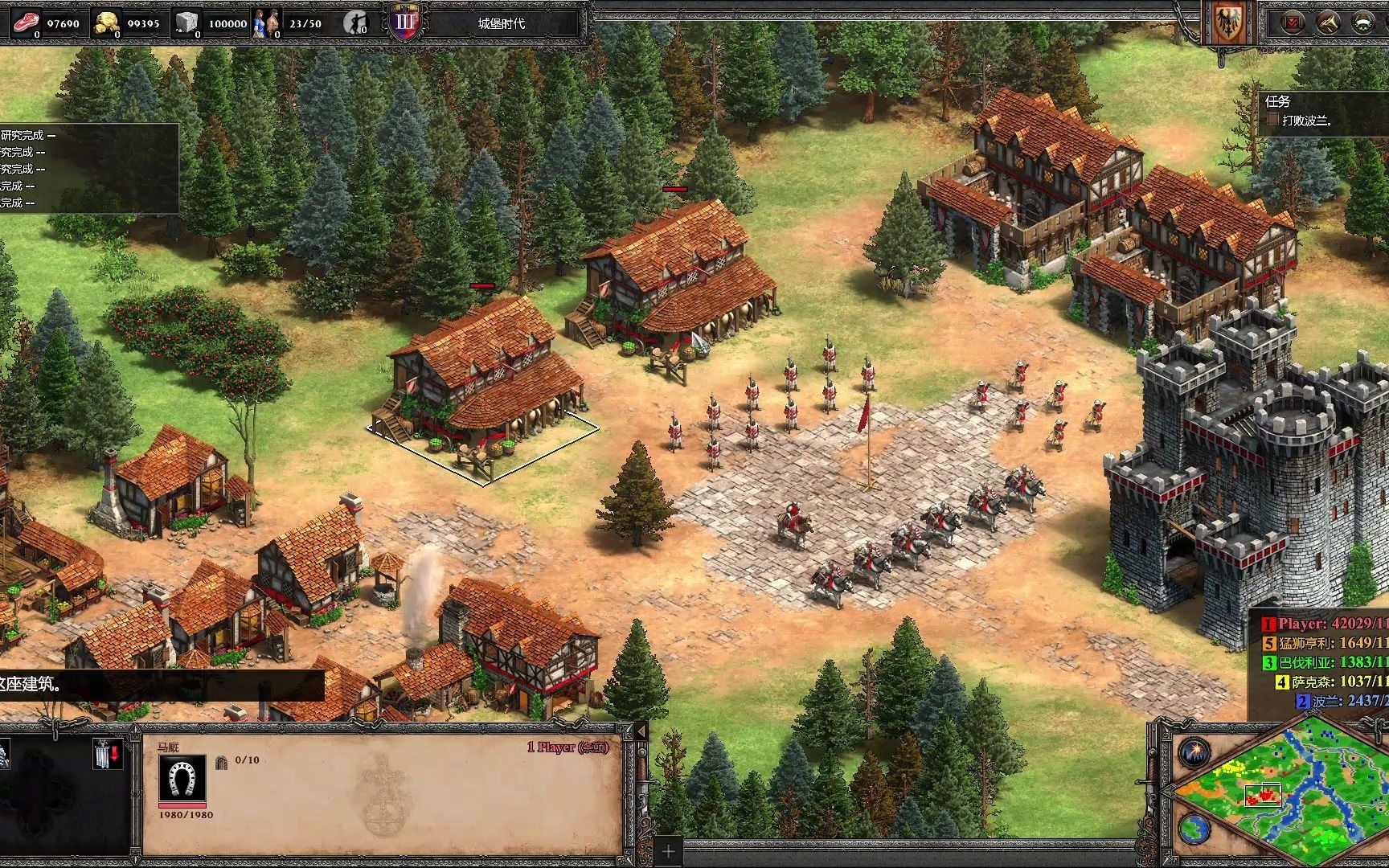Click the idle villager icon
Screen dimensions: 1389x868
(x=355, y=23)
